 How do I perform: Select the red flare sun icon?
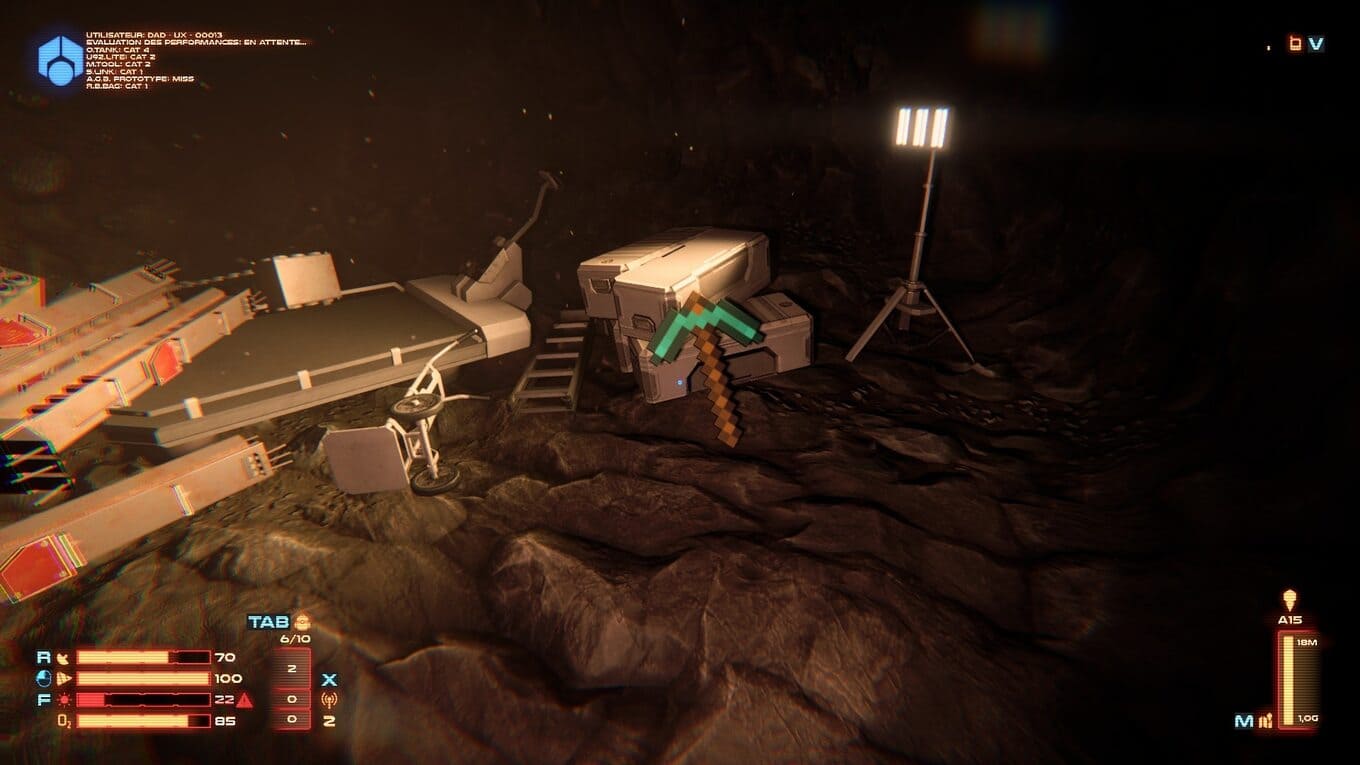[x=64, y=699]
